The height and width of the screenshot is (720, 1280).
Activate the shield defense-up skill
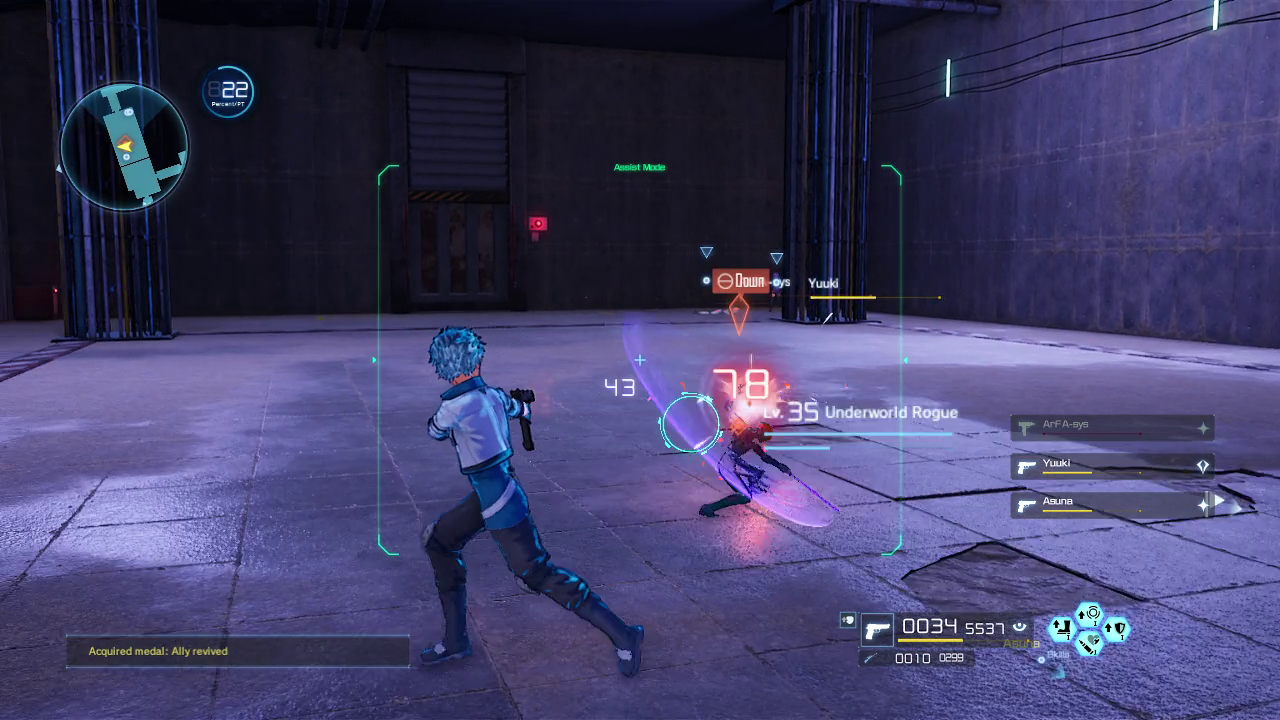(1117, 629)
